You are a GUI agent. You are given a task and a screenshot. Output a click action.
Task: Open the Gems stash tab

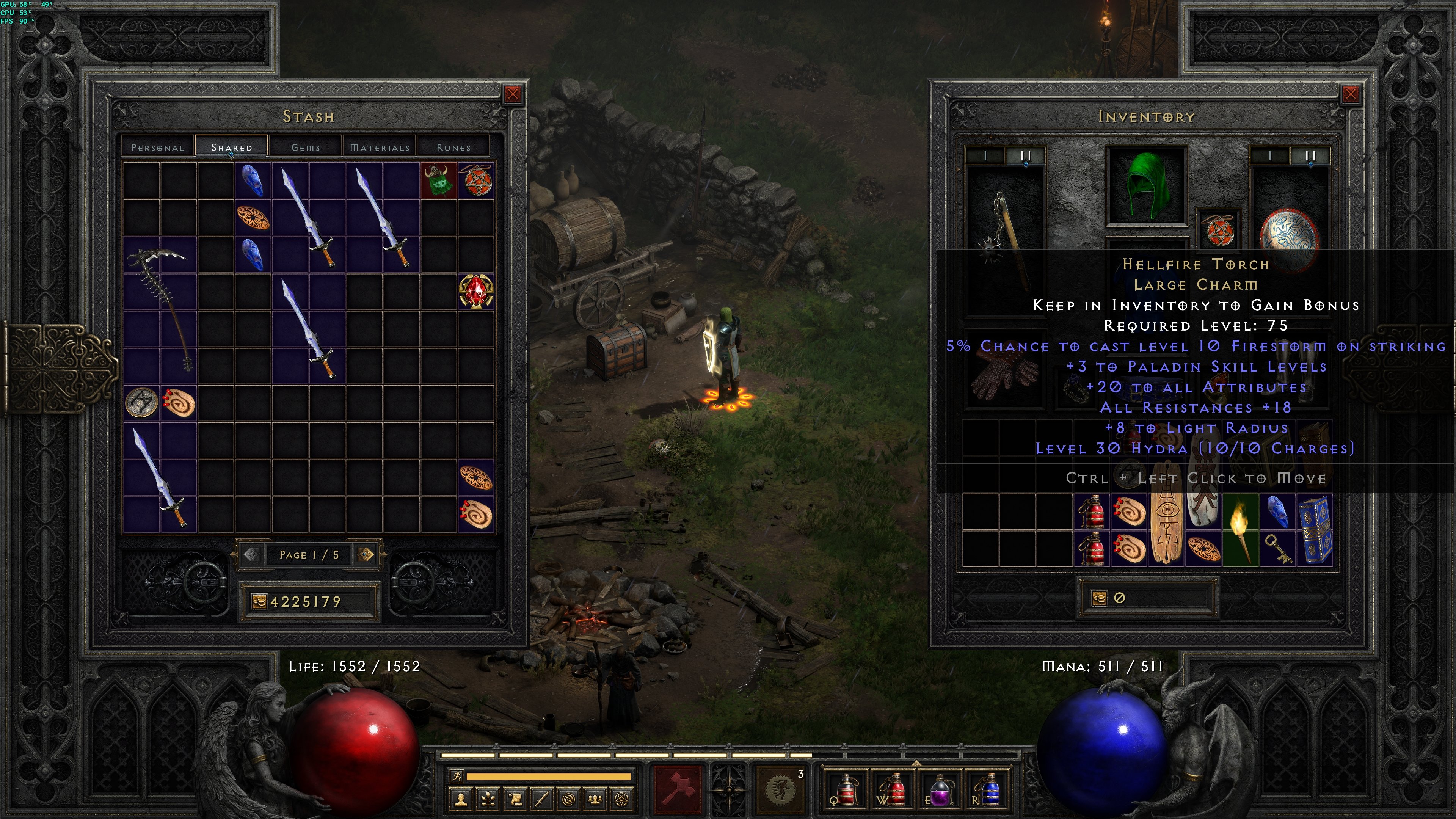point(306,147)
